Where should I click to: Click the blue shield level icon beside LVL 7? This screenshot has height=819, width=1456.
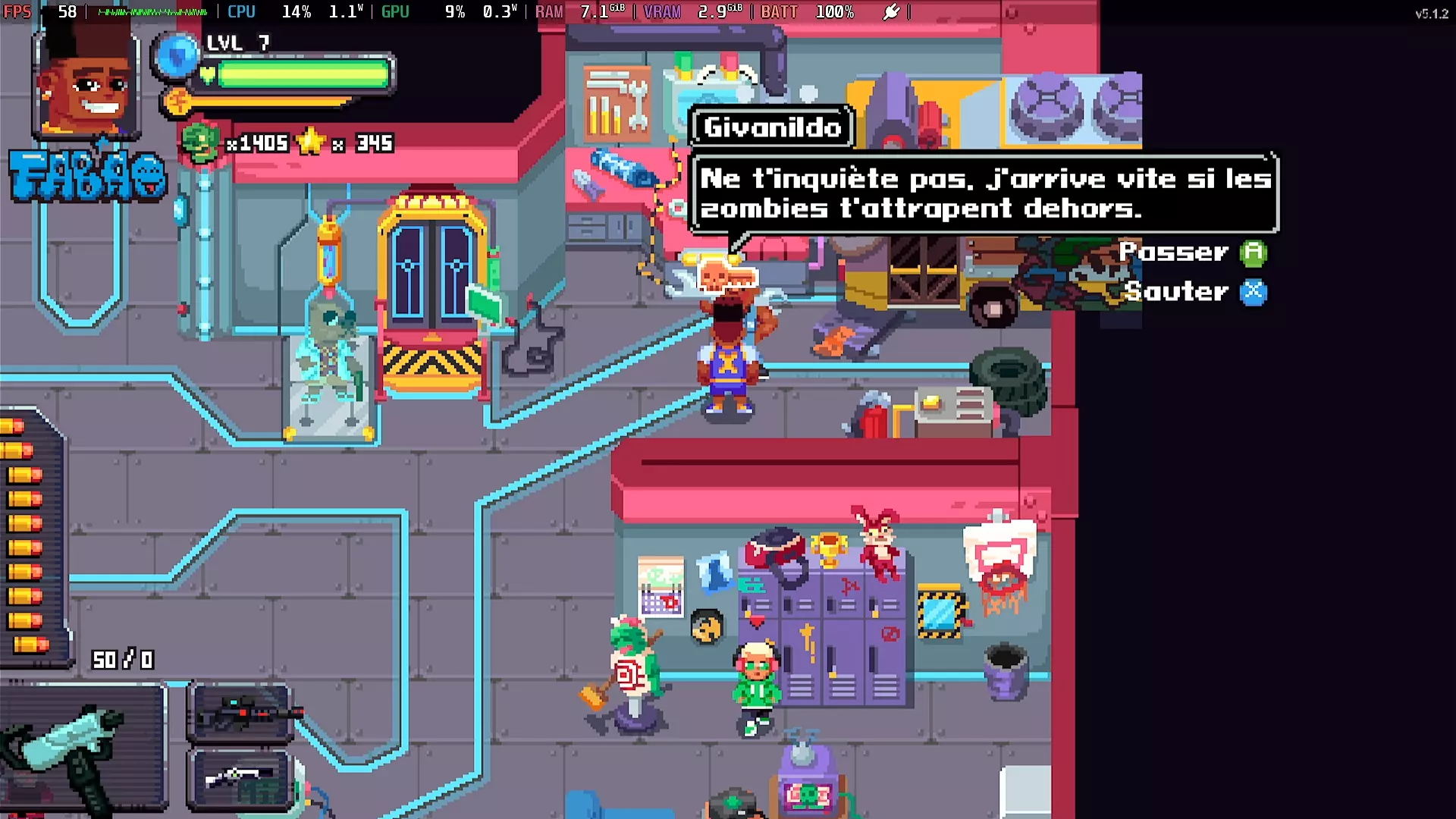(x=176, y=55)
